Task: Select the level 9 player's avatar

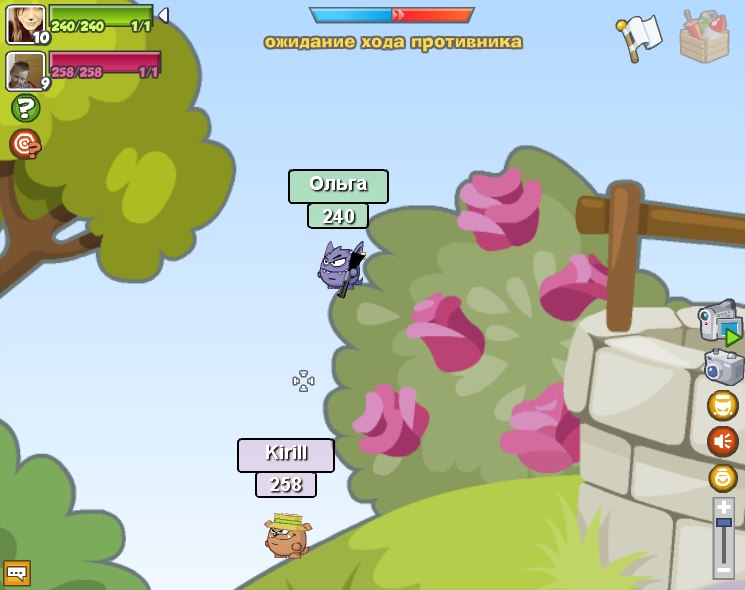Action: [x=24, y=70]
